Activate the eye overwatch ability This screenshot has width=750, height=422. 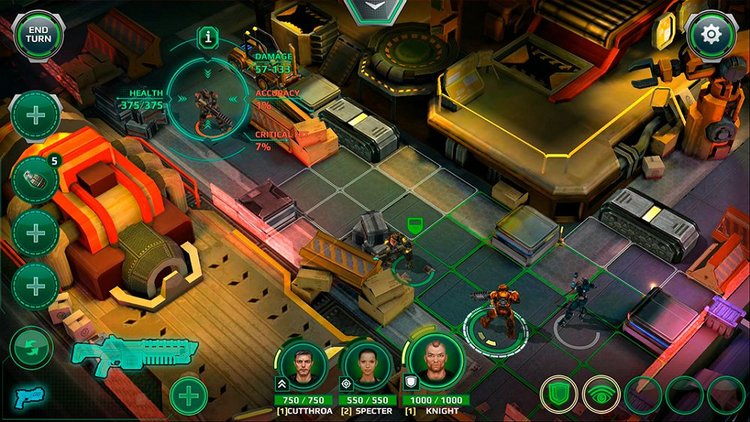pyautogui.click(x=601, y=394)
